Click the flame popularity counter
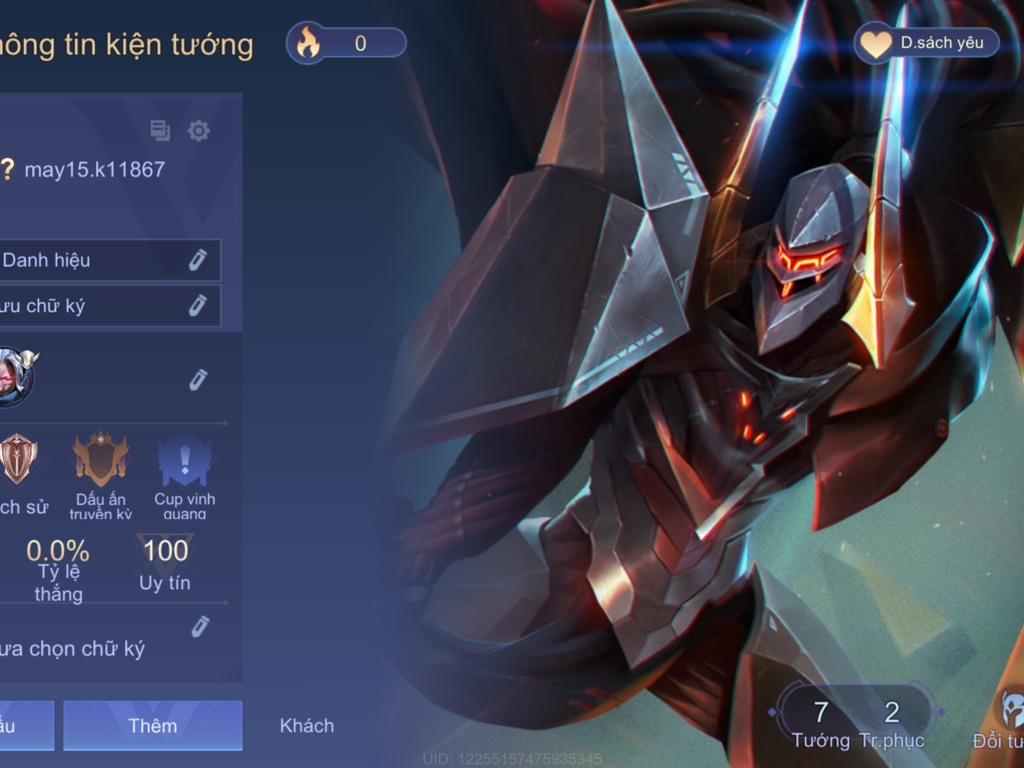The image size is (1024, 768). [x=346, y=43]
